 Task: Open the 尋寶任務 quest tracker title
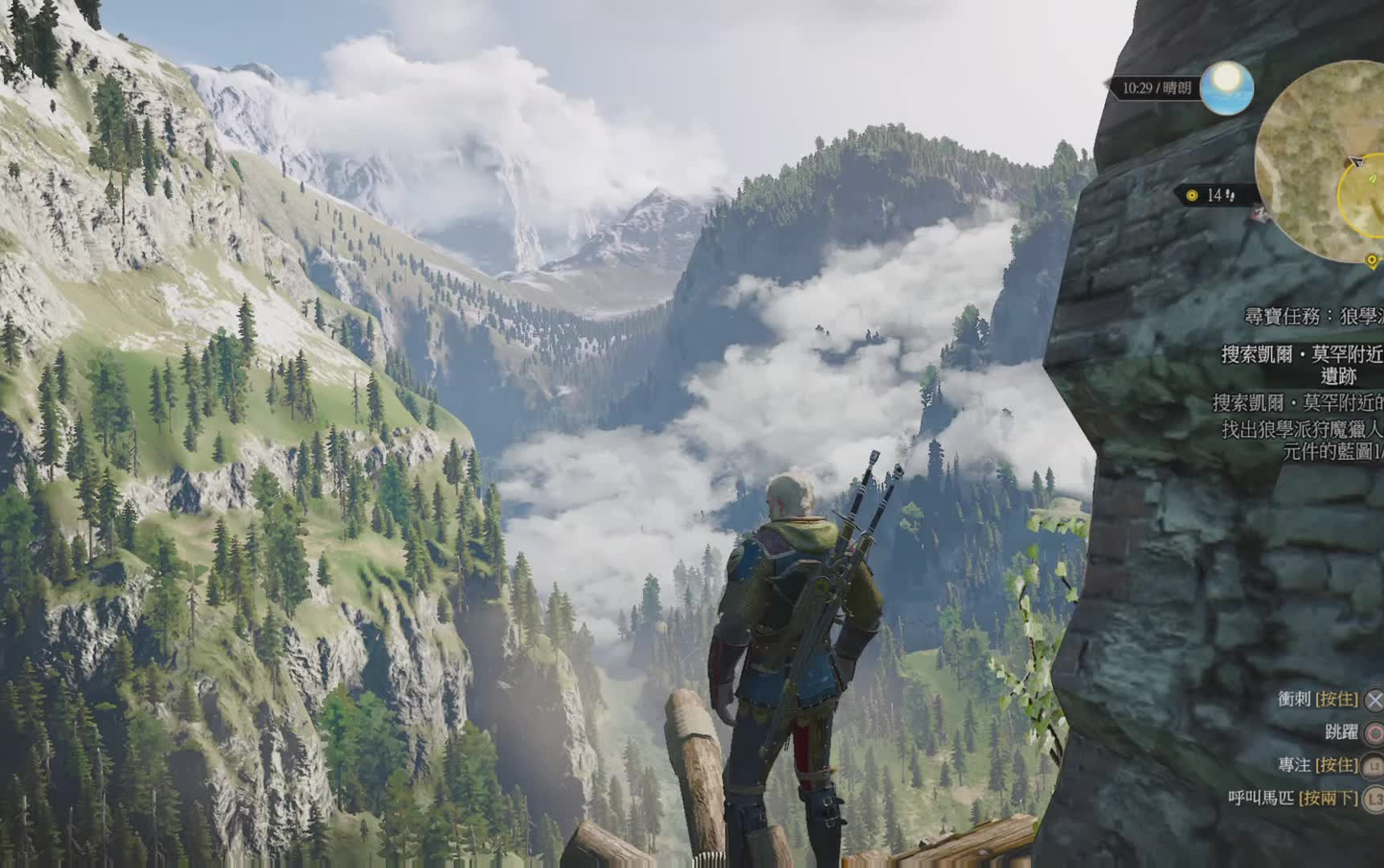click(1313, 316)
